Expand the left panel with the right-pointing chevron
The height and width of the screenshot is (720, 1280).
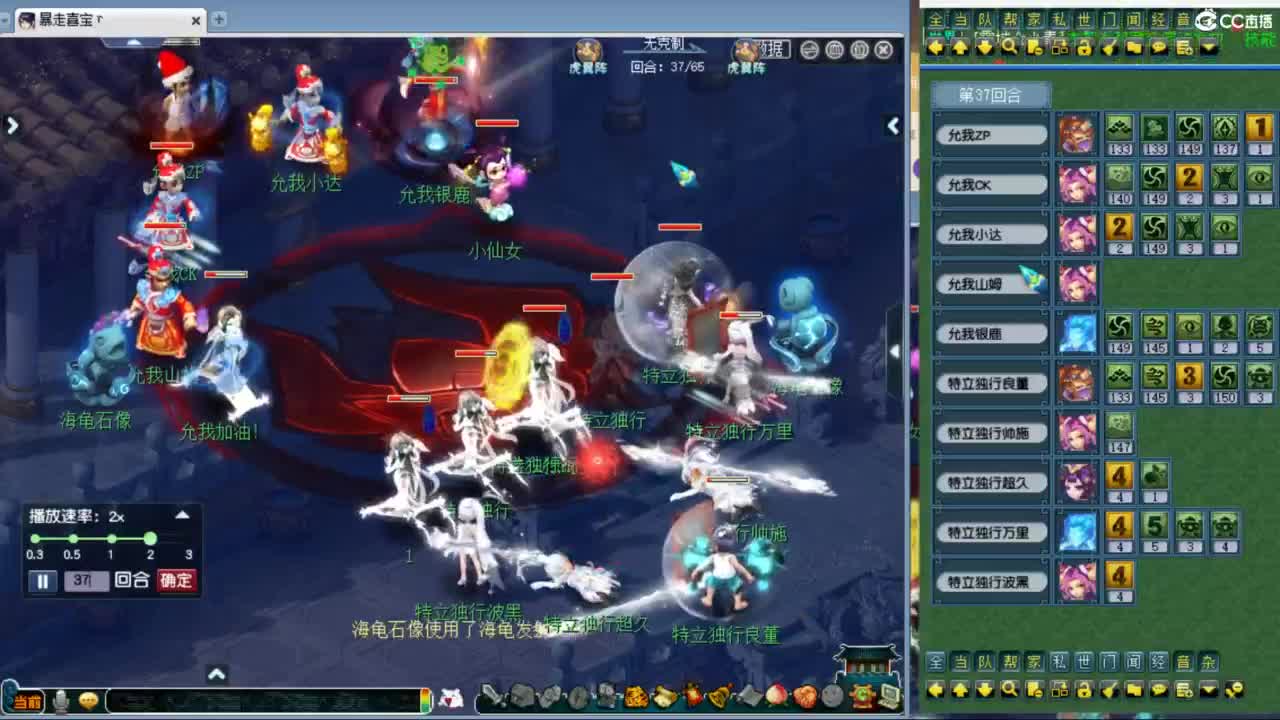12,126
